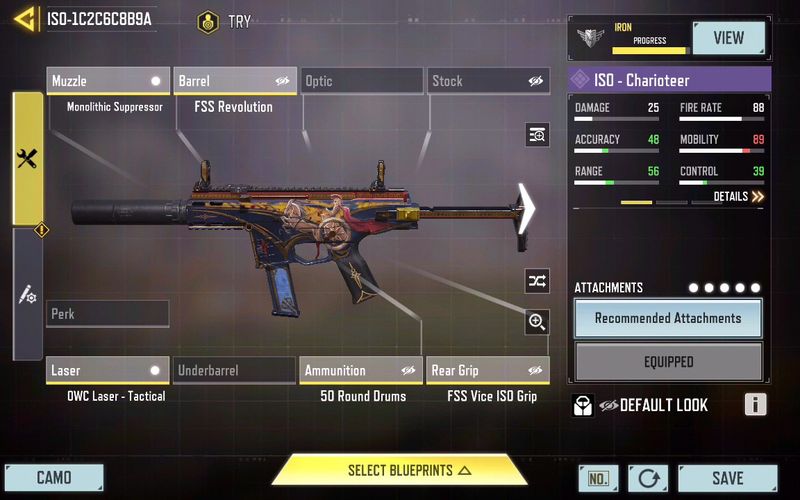Open the Muzzle attachment slot
800x500 pixels.
108,81
